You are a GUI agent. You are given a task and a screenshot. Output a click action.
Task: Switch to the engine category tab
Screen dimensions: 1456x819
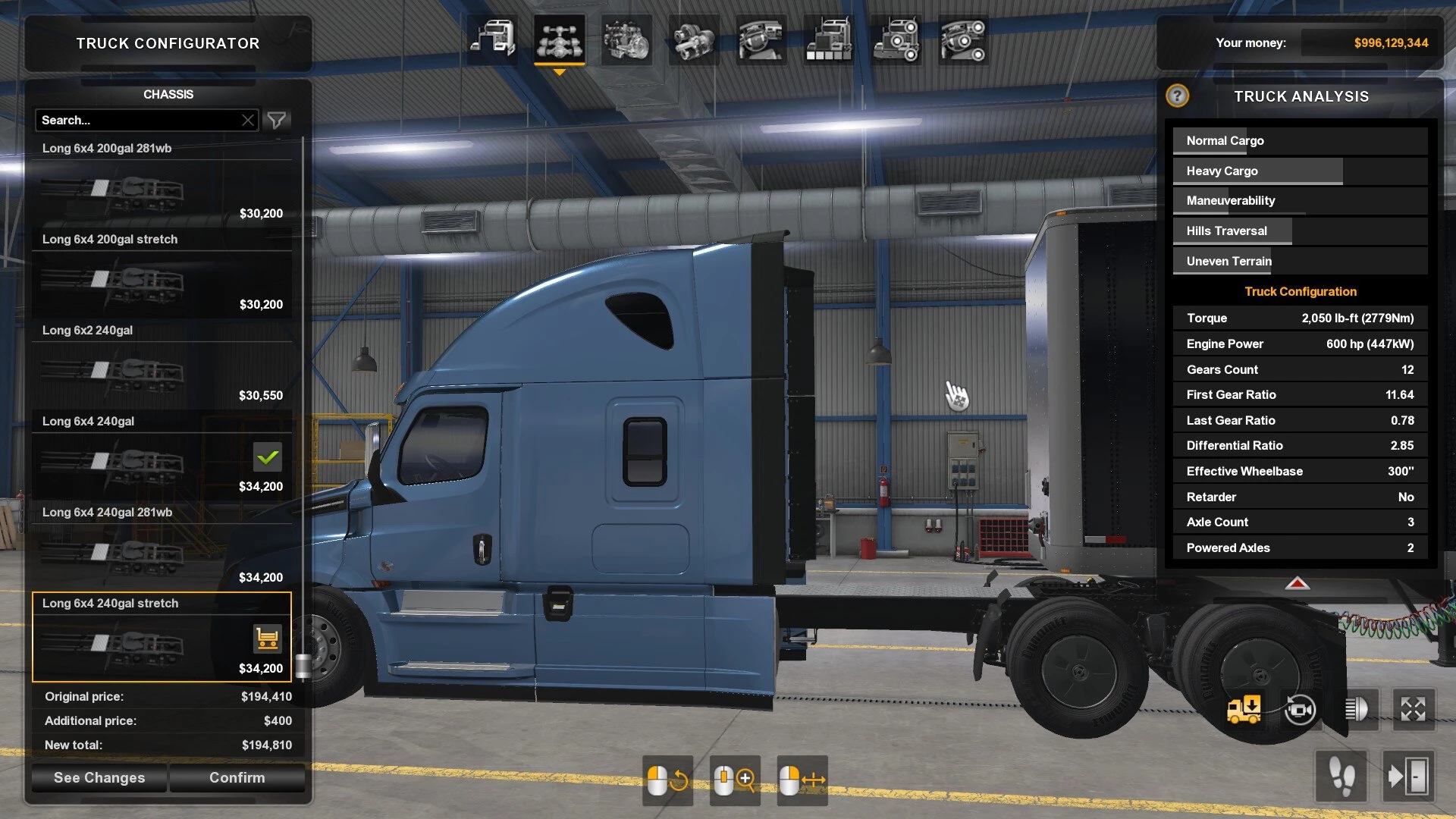pos(626,39)
